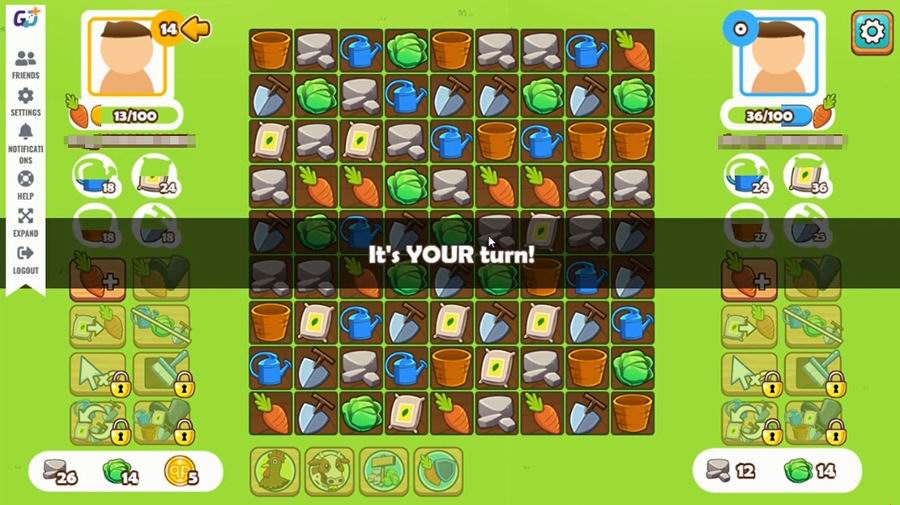The width and height of the screenshot is (900, 505).
Task: Use the wooden signpost power-up
Action: (x=384, y=471)
